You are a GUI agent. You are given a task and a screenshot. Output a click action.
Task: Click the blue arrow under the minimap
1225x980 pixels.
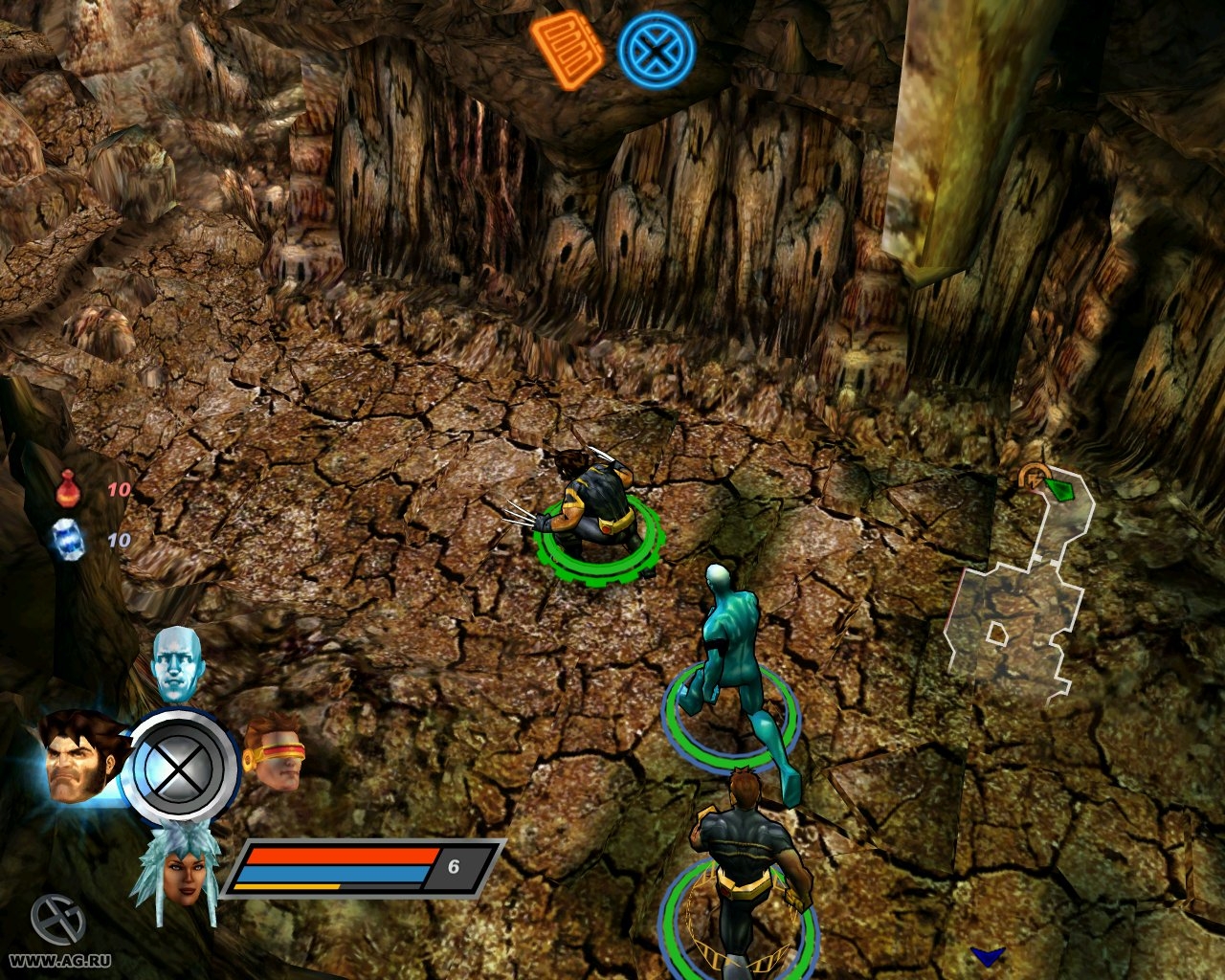[987, 956]
